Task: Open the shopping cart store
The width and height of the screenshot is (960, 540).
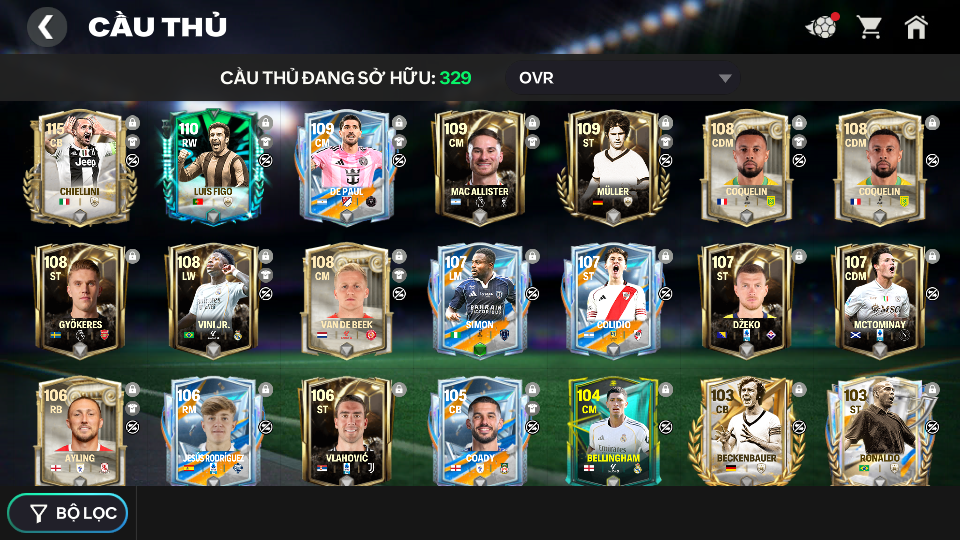Action: click(869, 27)
